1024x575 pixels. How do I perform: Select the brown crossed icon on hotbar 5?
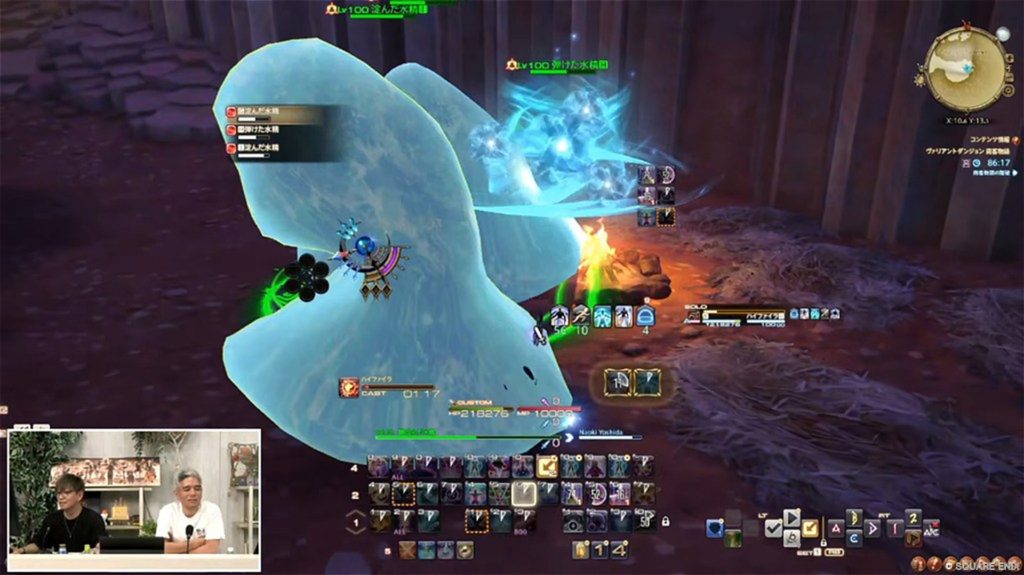pyautogui.click(x=407, y=549)
